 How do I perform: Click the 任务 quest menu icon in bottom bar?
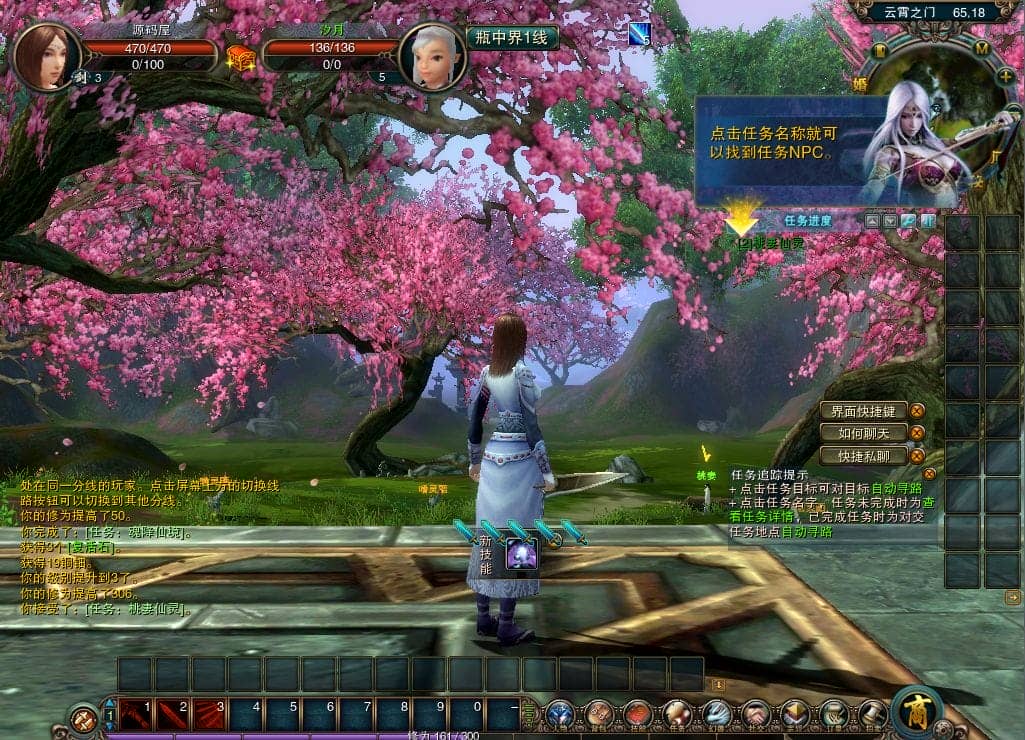pos(677,714)
